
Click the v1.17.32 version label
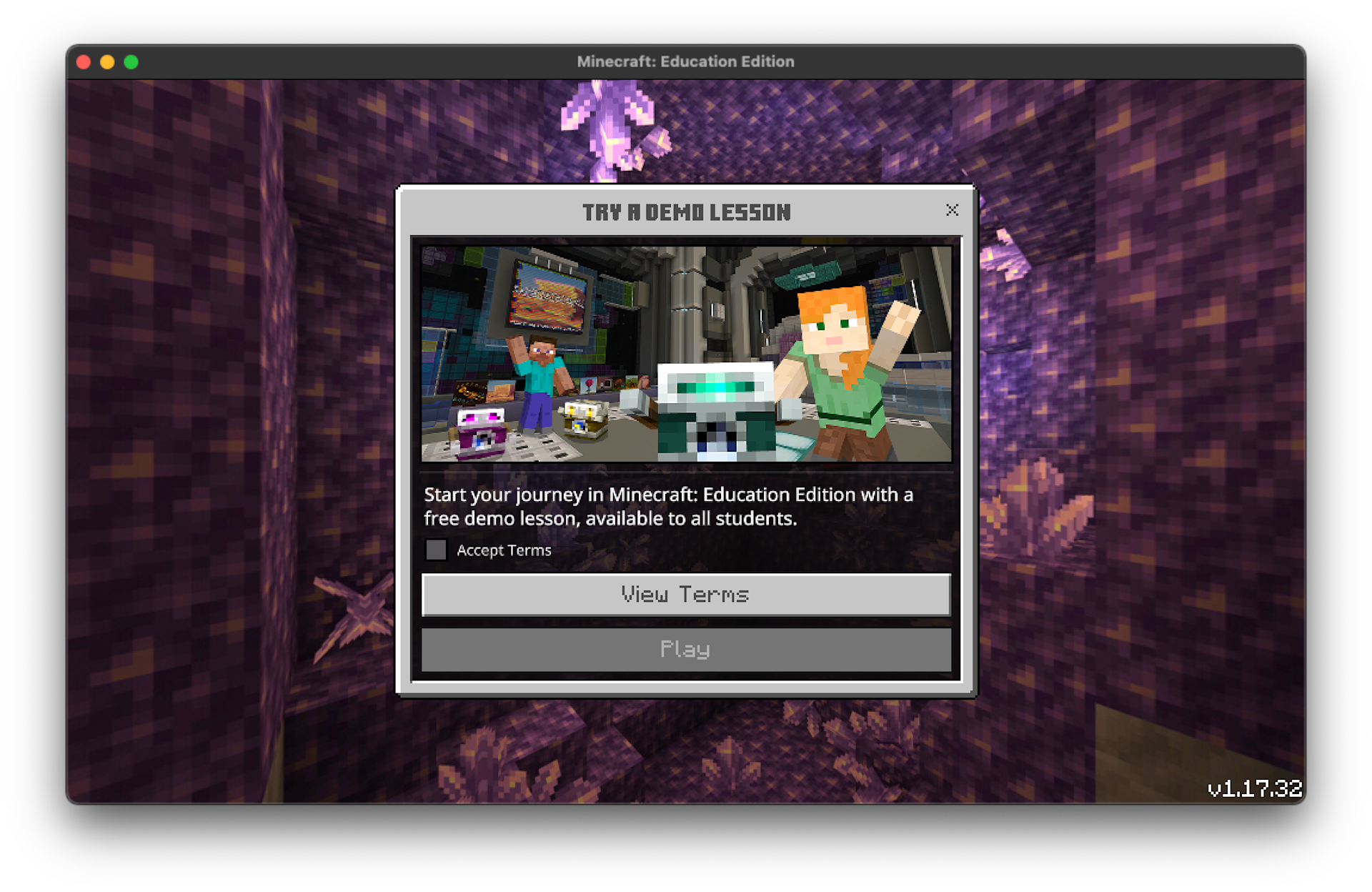(1254, 788)
